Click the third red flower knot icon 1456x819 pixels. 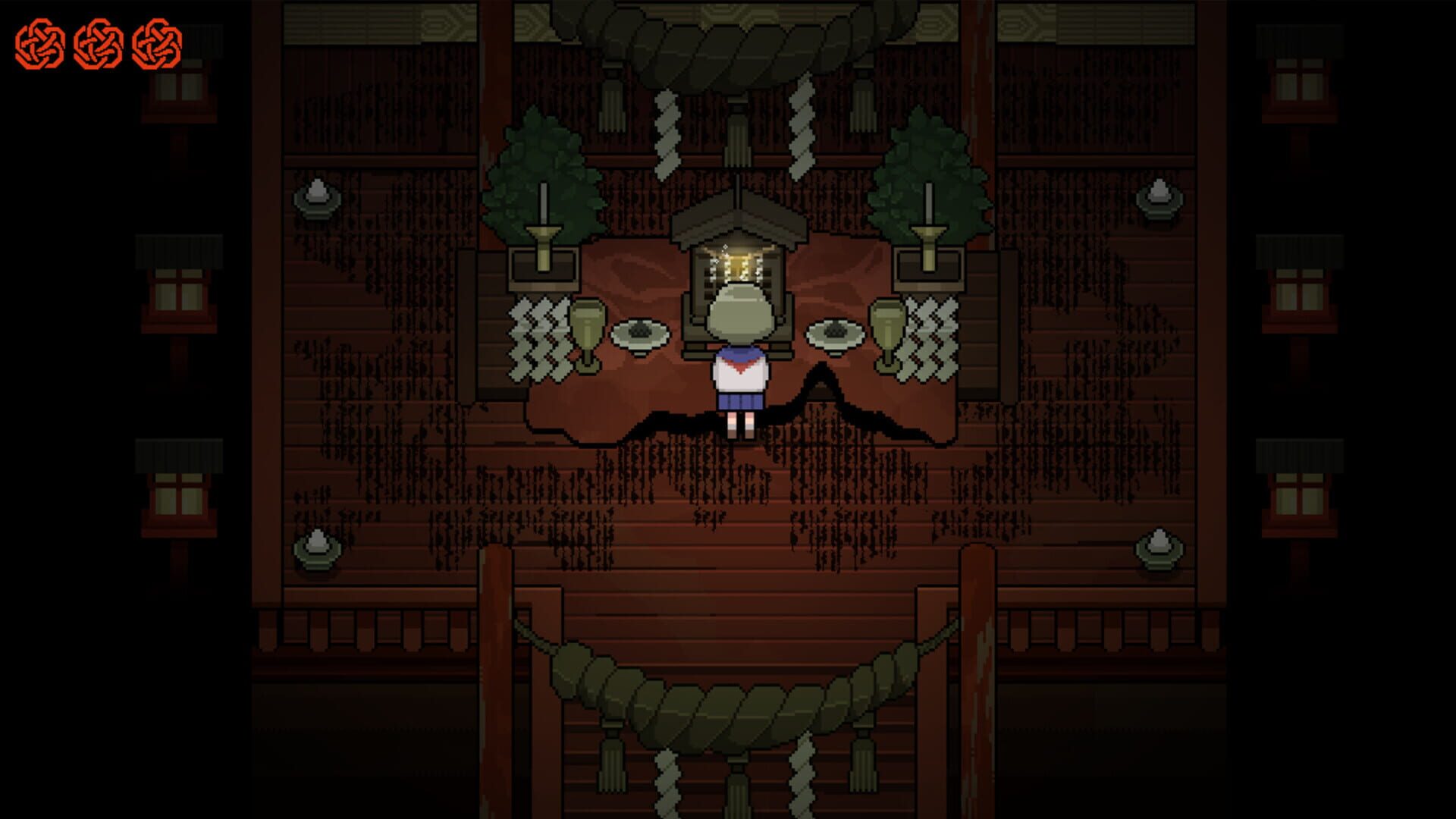(159, 42)
